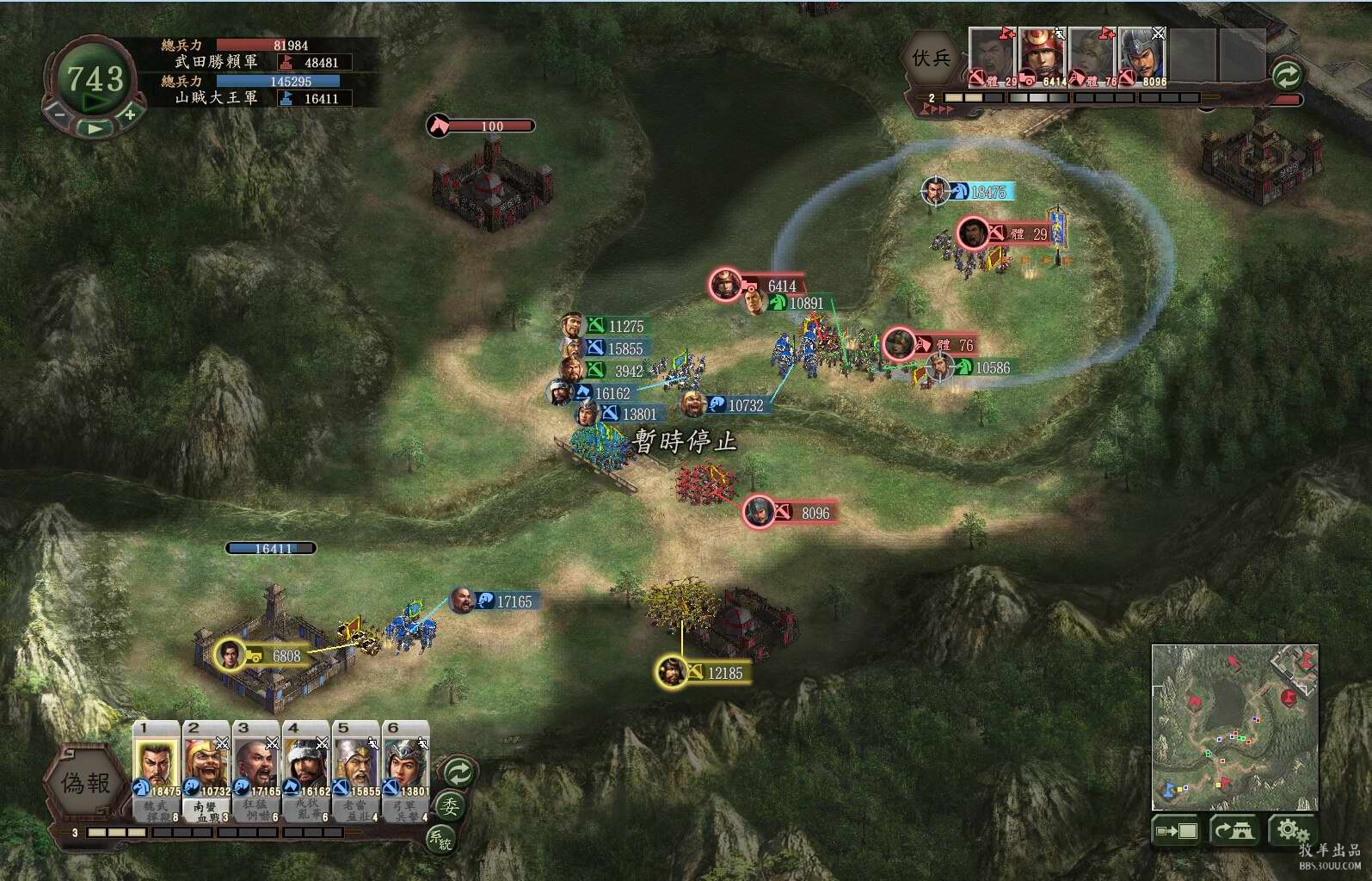Open settings with the gears button
Screen dimensions: 1372x881
pyautogui.click(x=1292, y=831)
